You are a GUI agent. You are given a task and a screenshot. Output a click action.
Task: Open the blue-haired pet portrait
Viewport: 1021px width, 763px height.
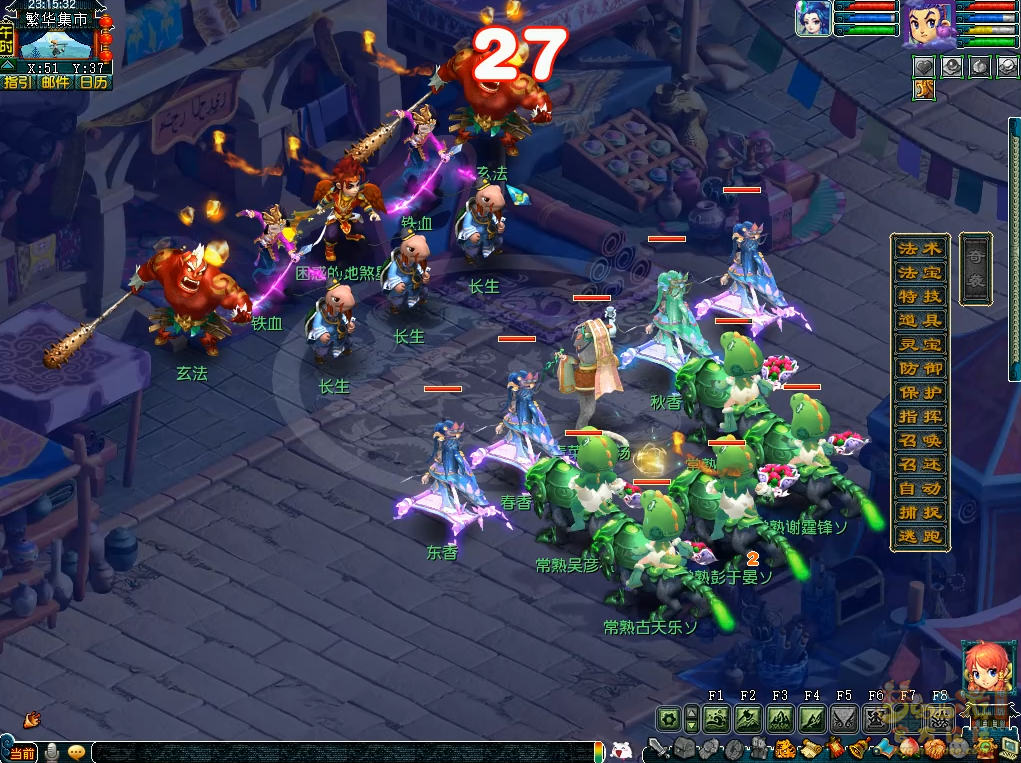pos(813,19)
